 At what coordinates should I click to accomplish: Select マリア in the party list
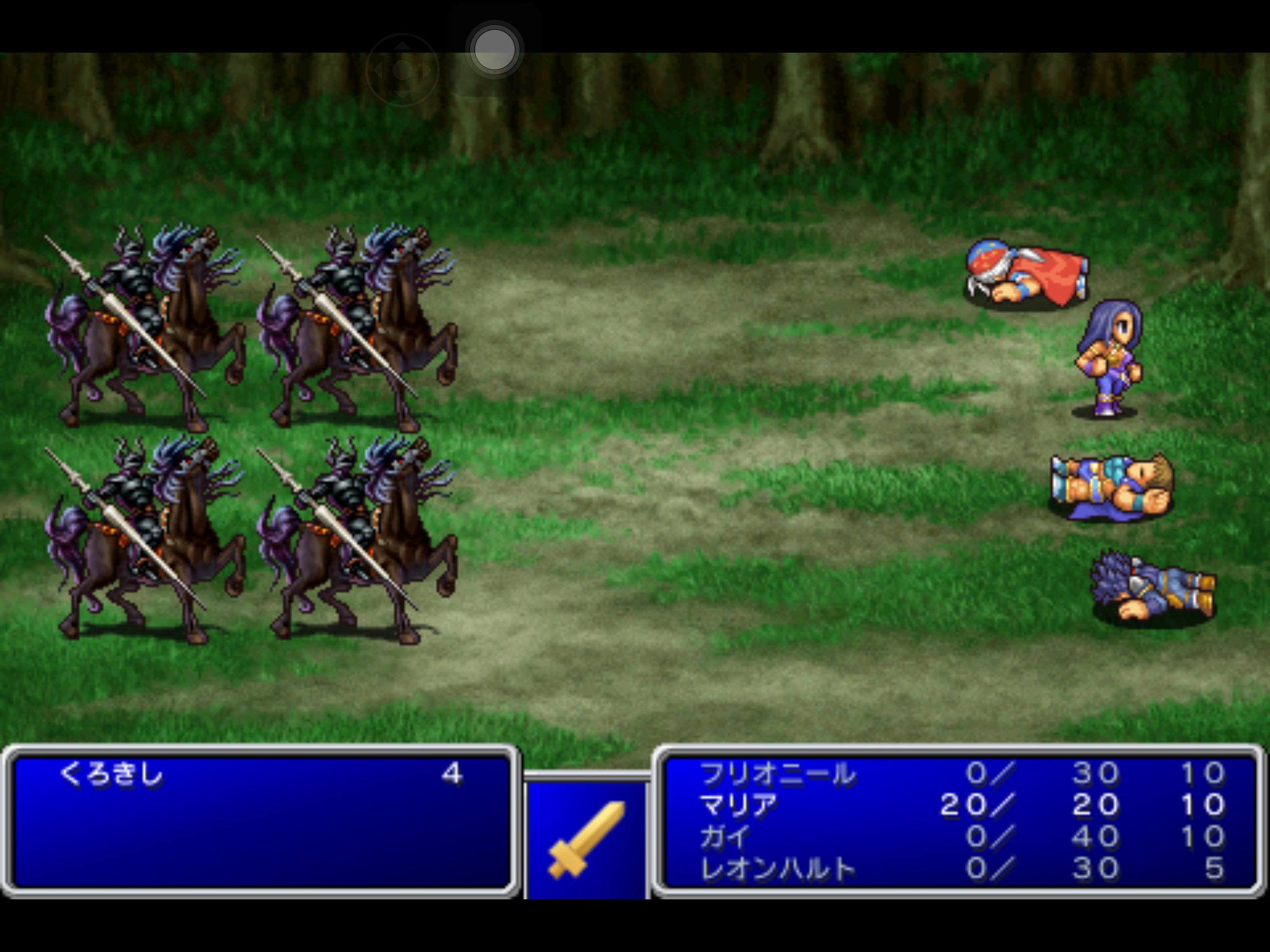(738, 805)
